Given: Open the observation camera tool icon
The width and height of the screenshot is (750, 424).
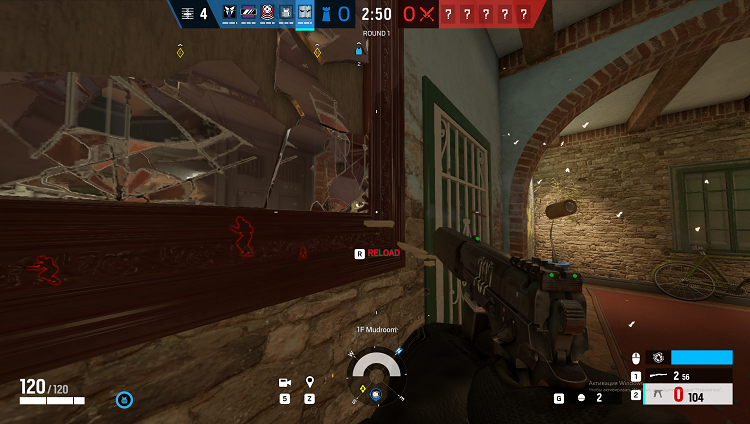Looking at the screenshot, I should (285, 382).
